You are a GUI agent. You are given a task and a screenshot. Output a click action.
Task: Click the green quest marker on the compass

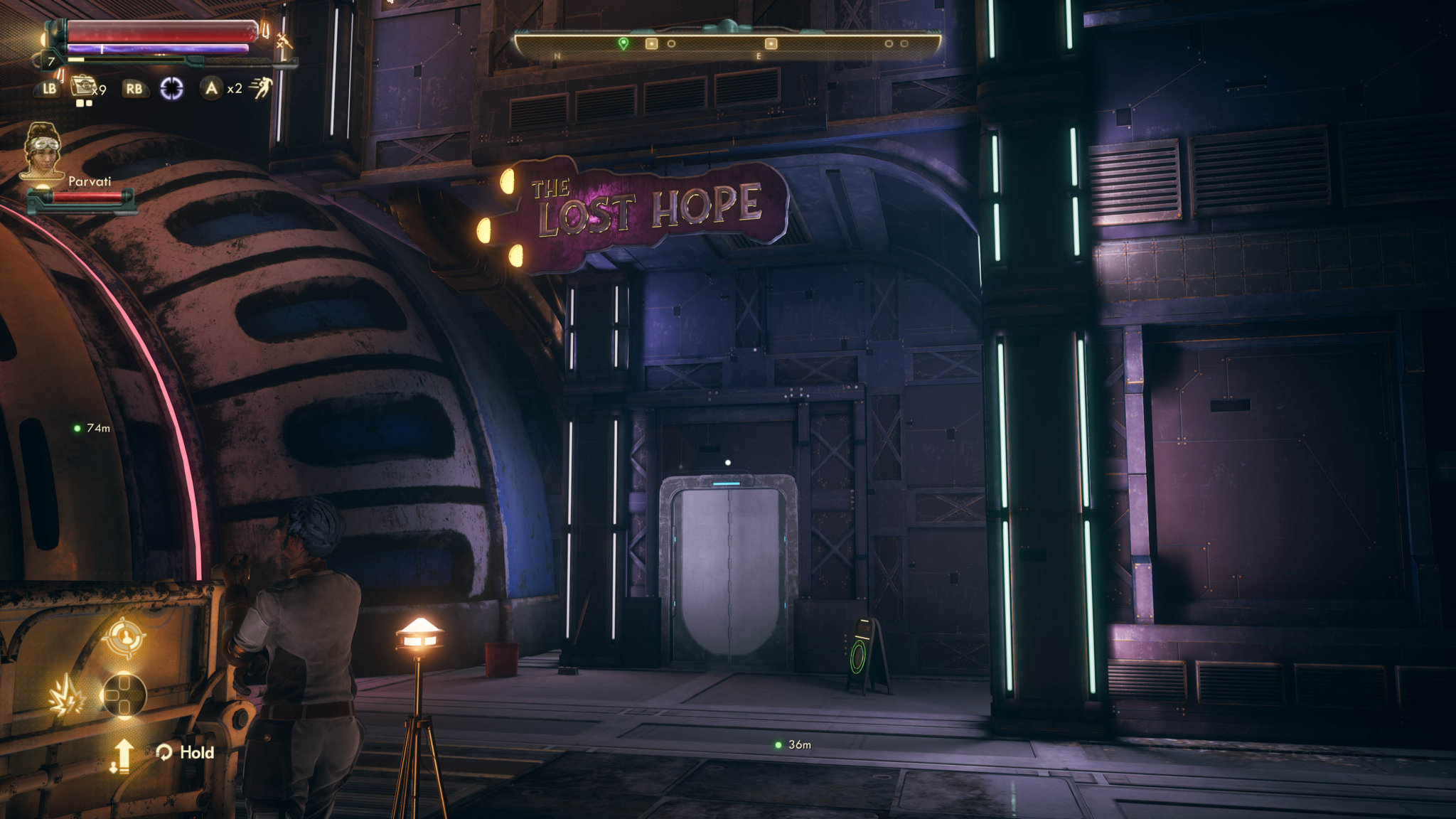point(623,43)
